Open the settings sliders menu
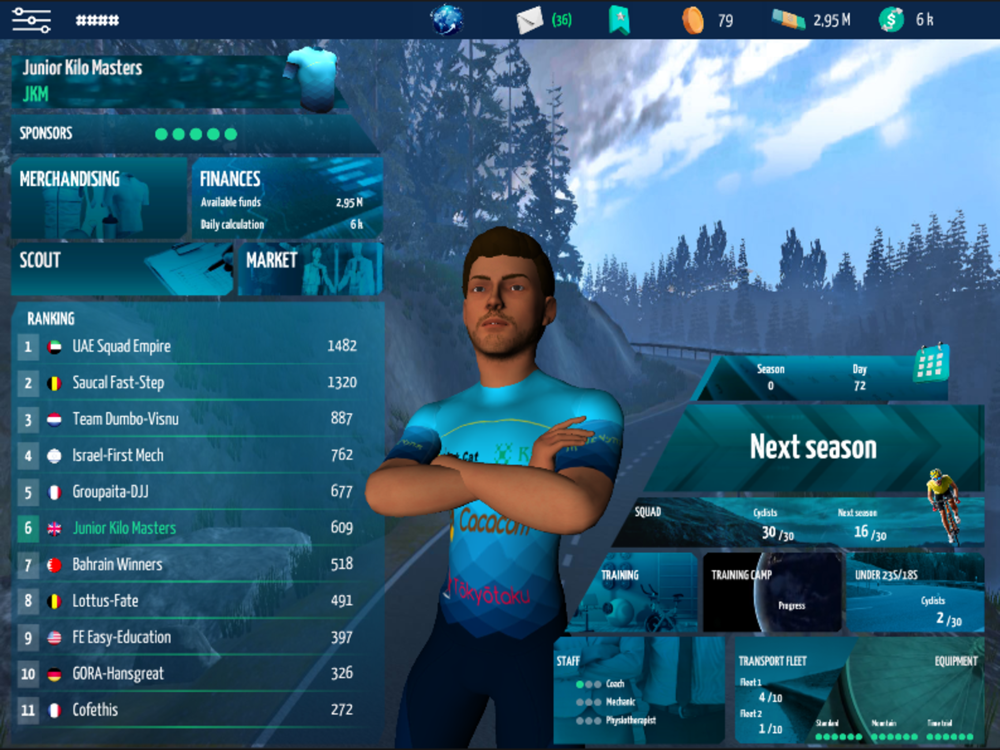Screen dimensions: 1000x750 pos(31,19)
